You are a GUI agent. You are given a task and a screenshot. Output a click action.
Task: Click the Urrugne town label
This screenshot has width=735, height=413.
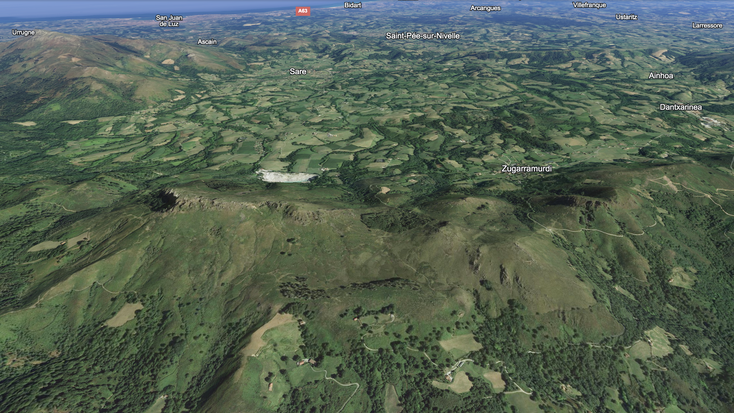click(23, 32)
